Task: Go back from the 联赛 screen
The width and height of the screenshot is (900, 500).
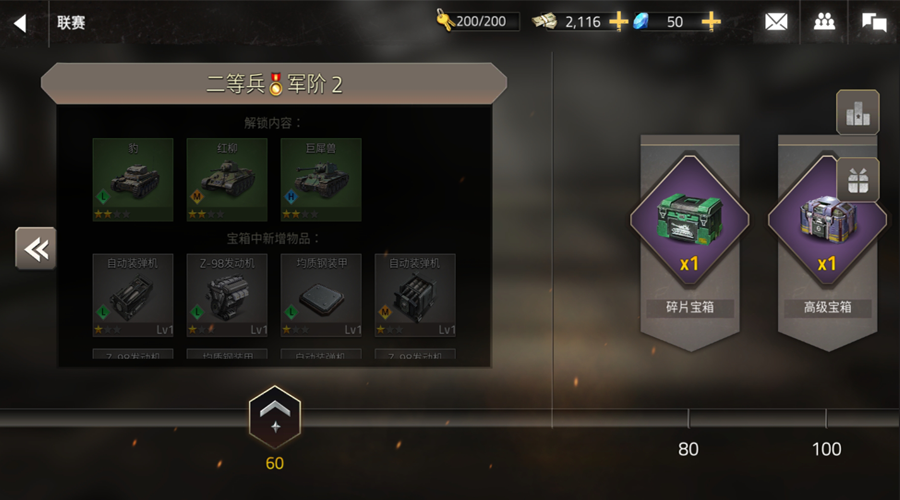Action: (x=20, y=23)
